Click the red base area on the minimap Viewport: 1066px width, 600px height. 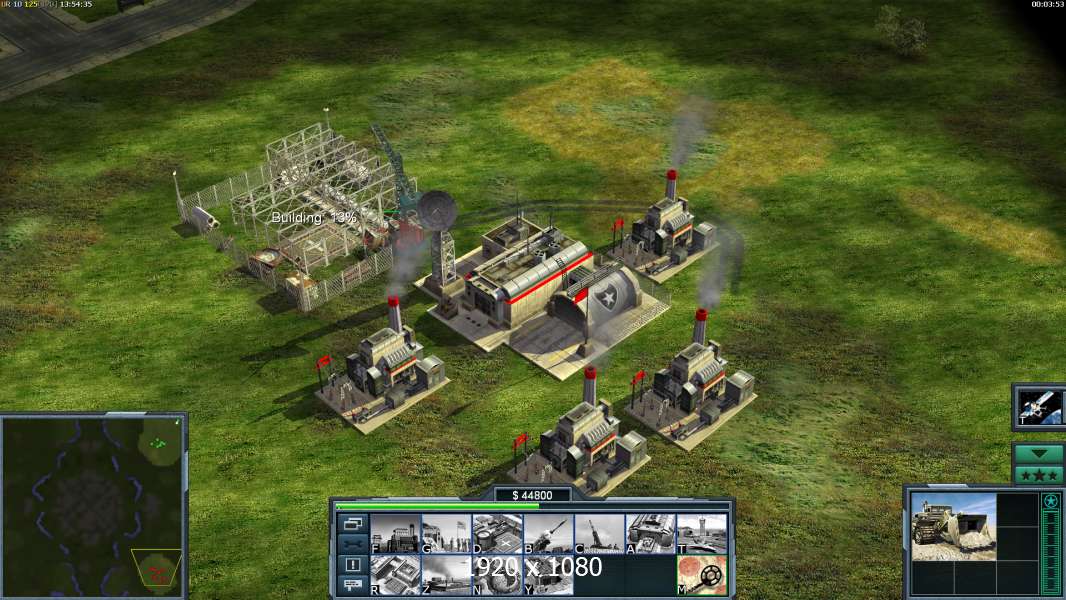tap(156, 572)
